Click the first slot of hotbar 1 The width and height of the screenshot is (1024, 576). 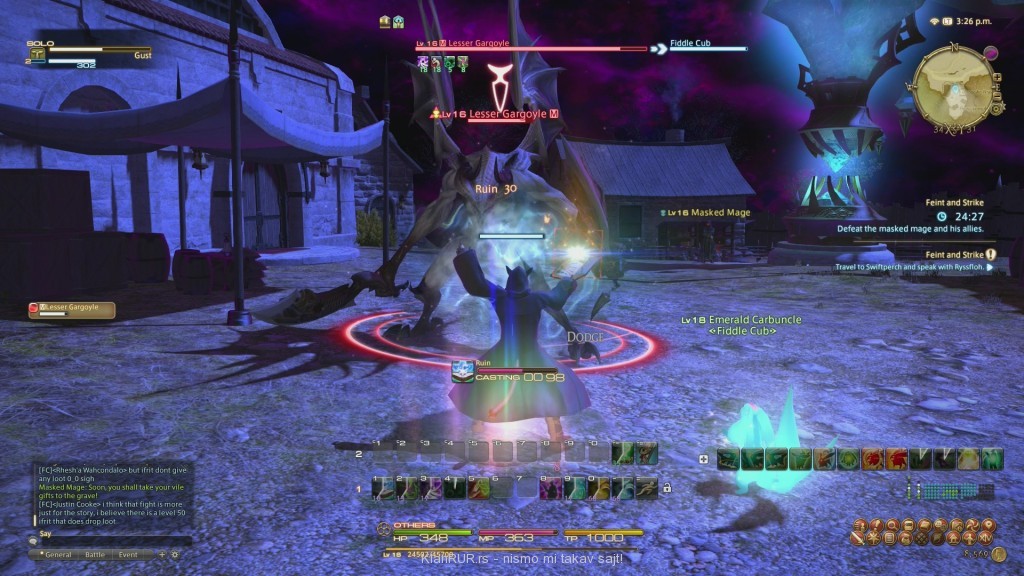tap(382, 487)
